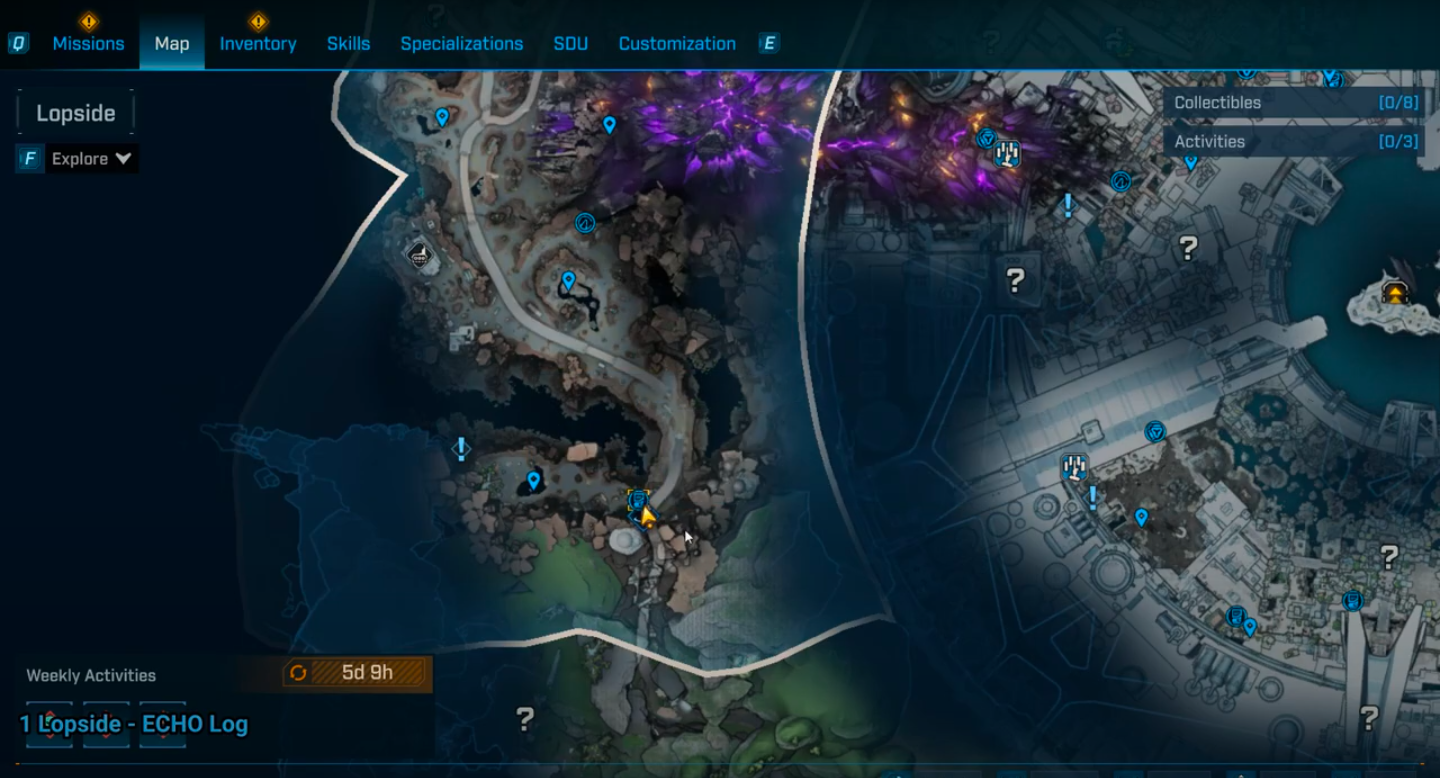Select the highlighted ECHO Log map marker
The height and width of the screenshot is (778, 1440).
[x=638, y=500]
